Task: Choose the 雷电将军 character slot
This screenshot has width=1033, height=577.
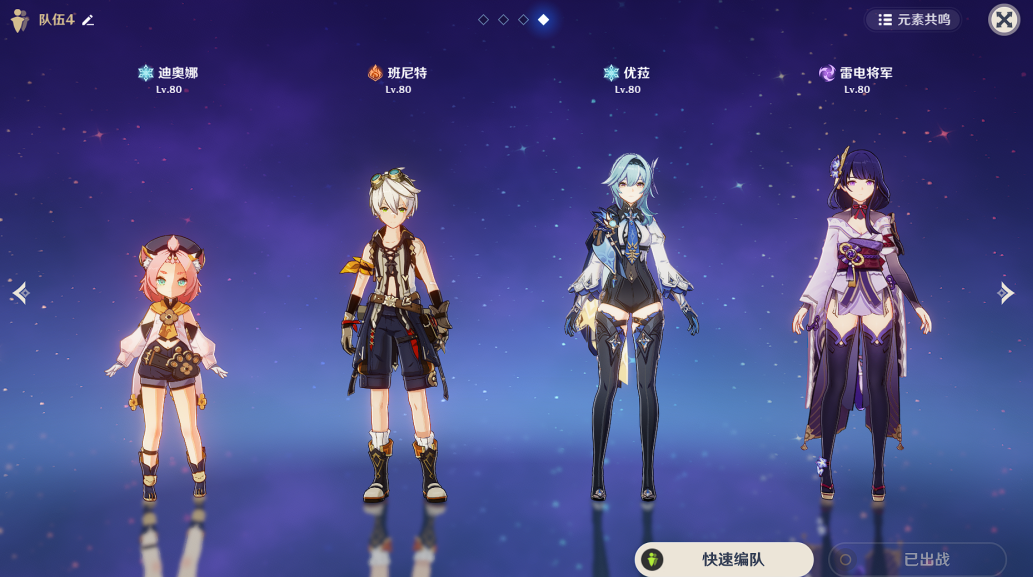Action: click(x=857, y=320)
